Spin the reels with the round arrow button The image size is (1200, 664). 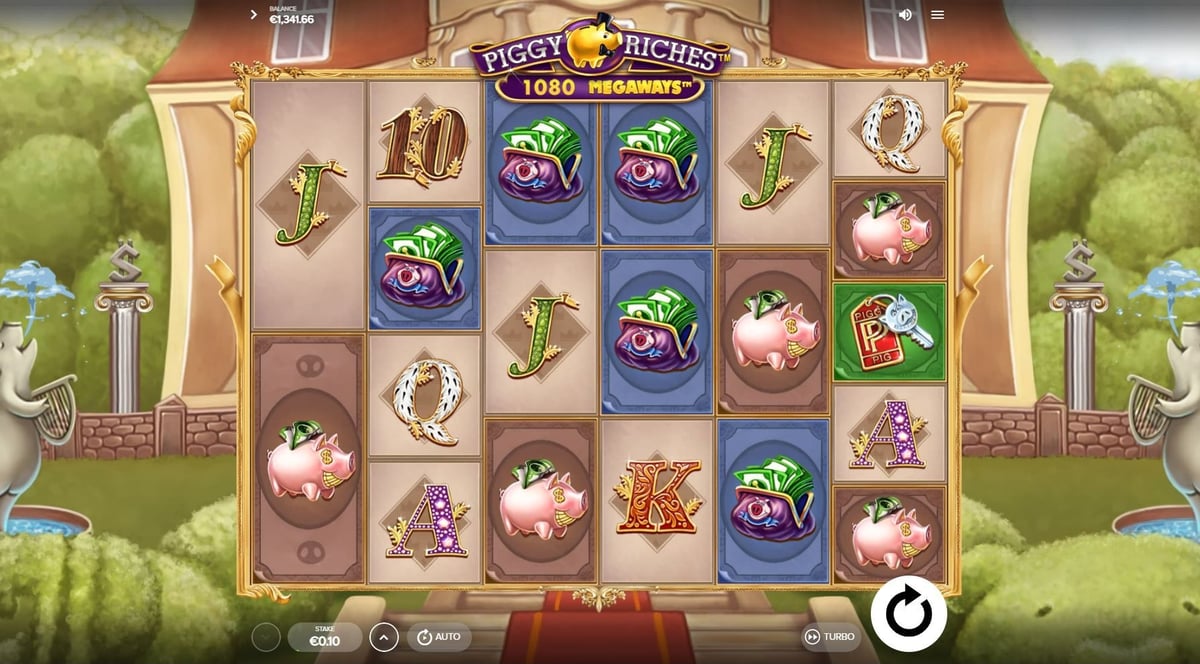(x=908, y=613)
